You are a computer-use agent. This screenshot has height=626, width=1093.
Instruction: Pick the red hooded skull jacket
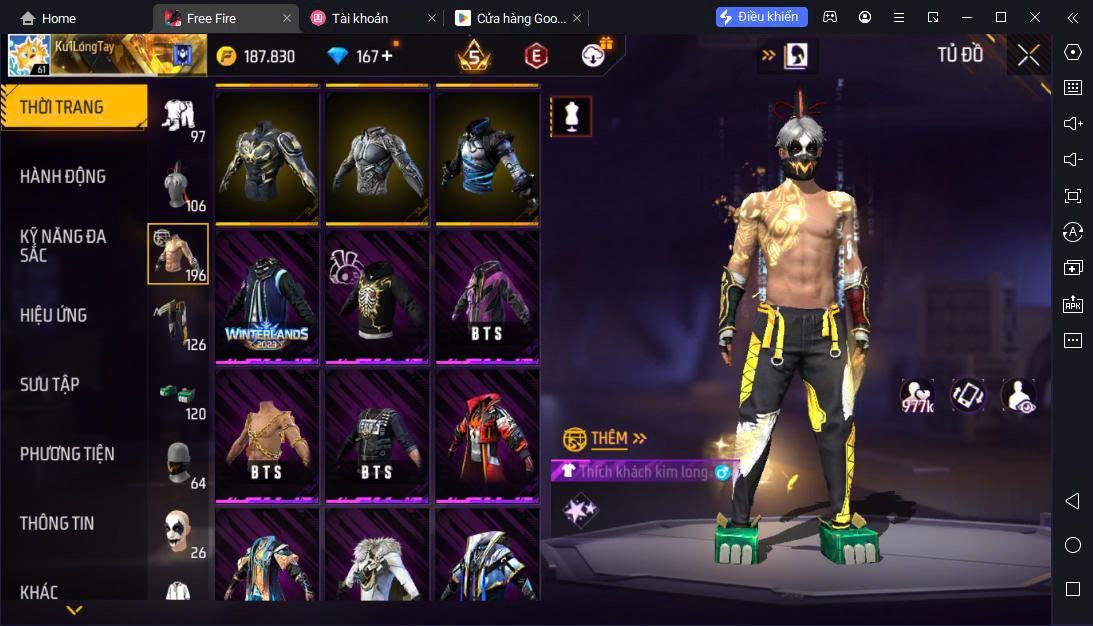pos(487,435)
